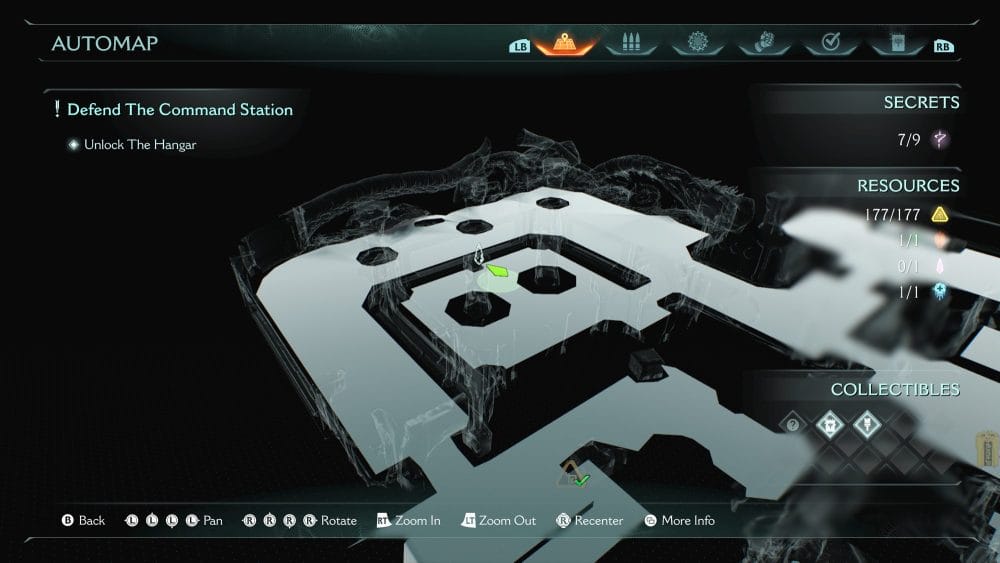Open the checkmark missions tab
The image size is (1000, 563).
click(x=830, y=43)
